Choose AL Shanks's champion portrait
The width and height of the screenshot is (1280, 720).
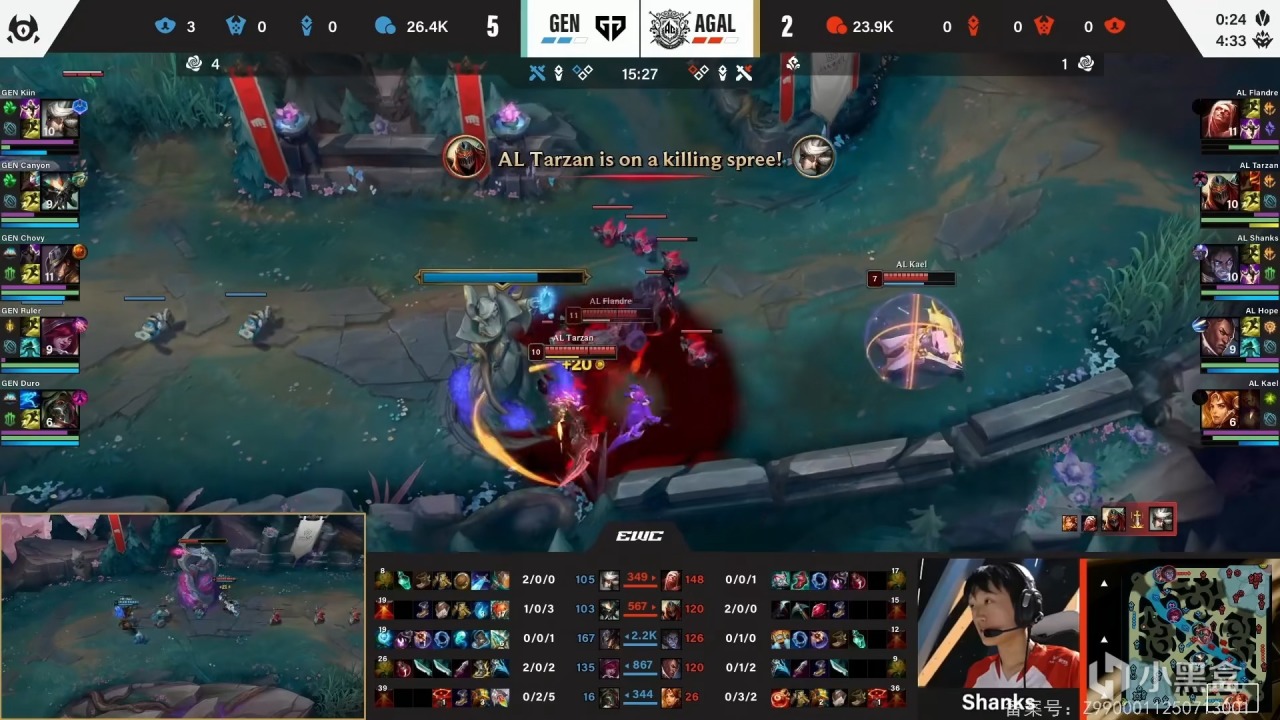click(1220, 265)
